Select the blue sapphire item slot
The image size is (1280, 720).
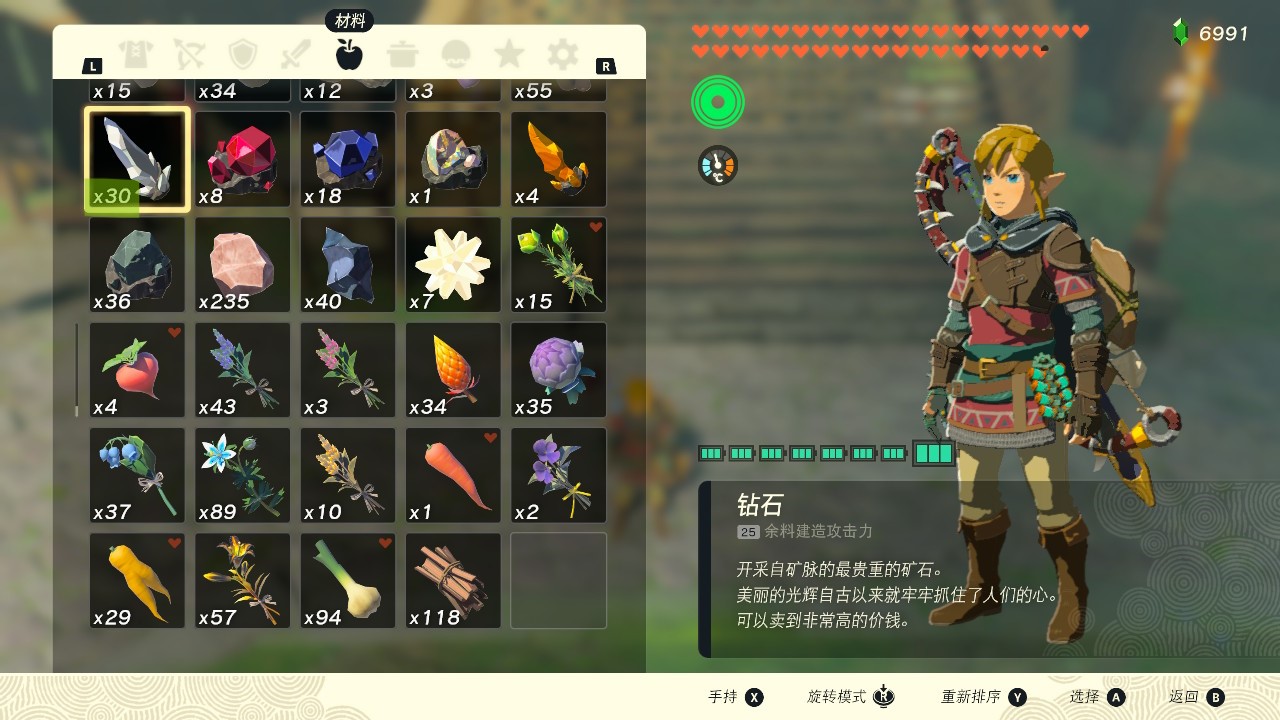[348, 160]
